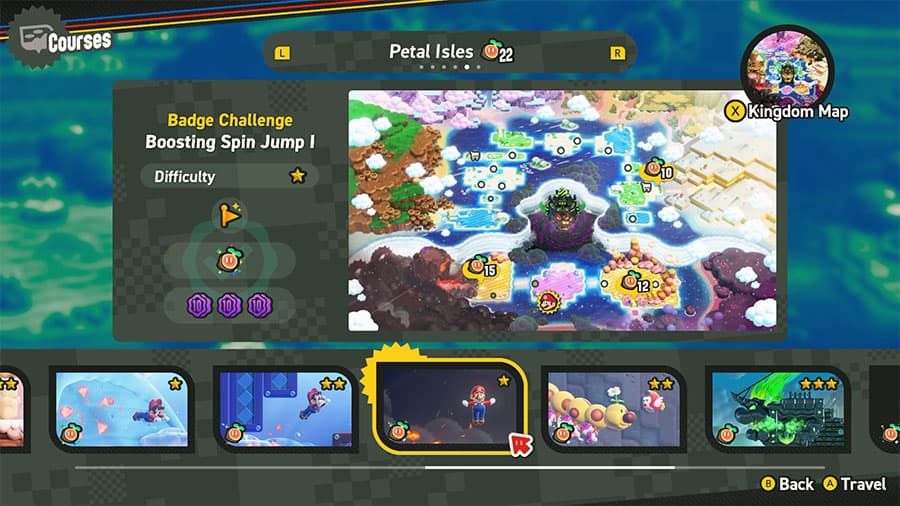The width and height of the screenshot is (900, 506).
Task: Click Mario's position marker on the map
Action: click(x=547, y=299)
